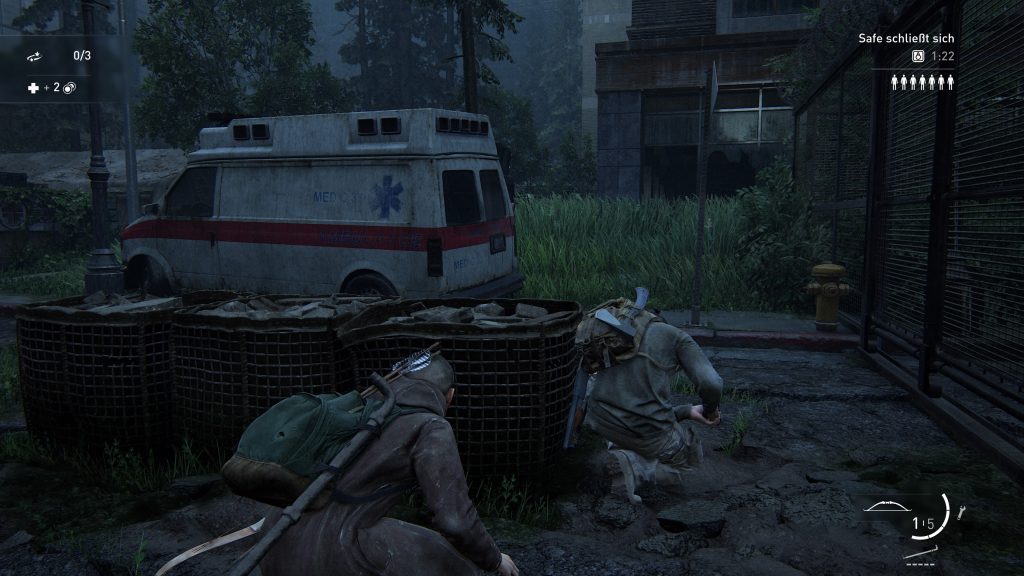1024x576 pixels.
Task: Open the "Safe schließt sich" objective tracker
Action: (908, 39)
